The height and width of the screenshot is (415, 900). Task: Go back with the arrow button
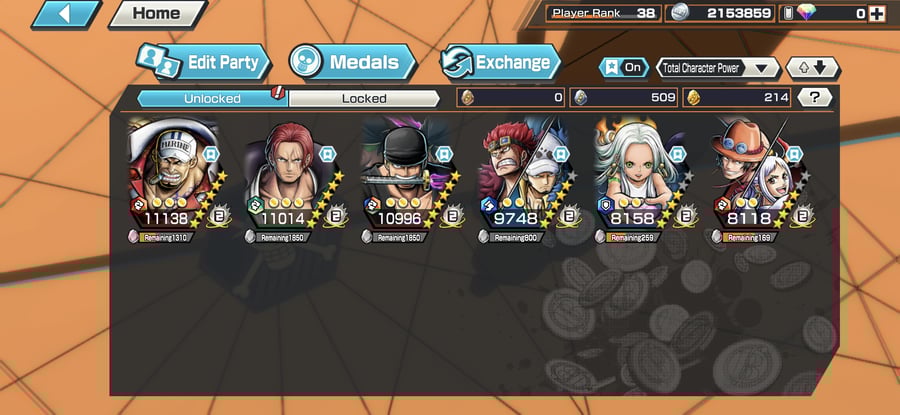click(x=65, y=14)
